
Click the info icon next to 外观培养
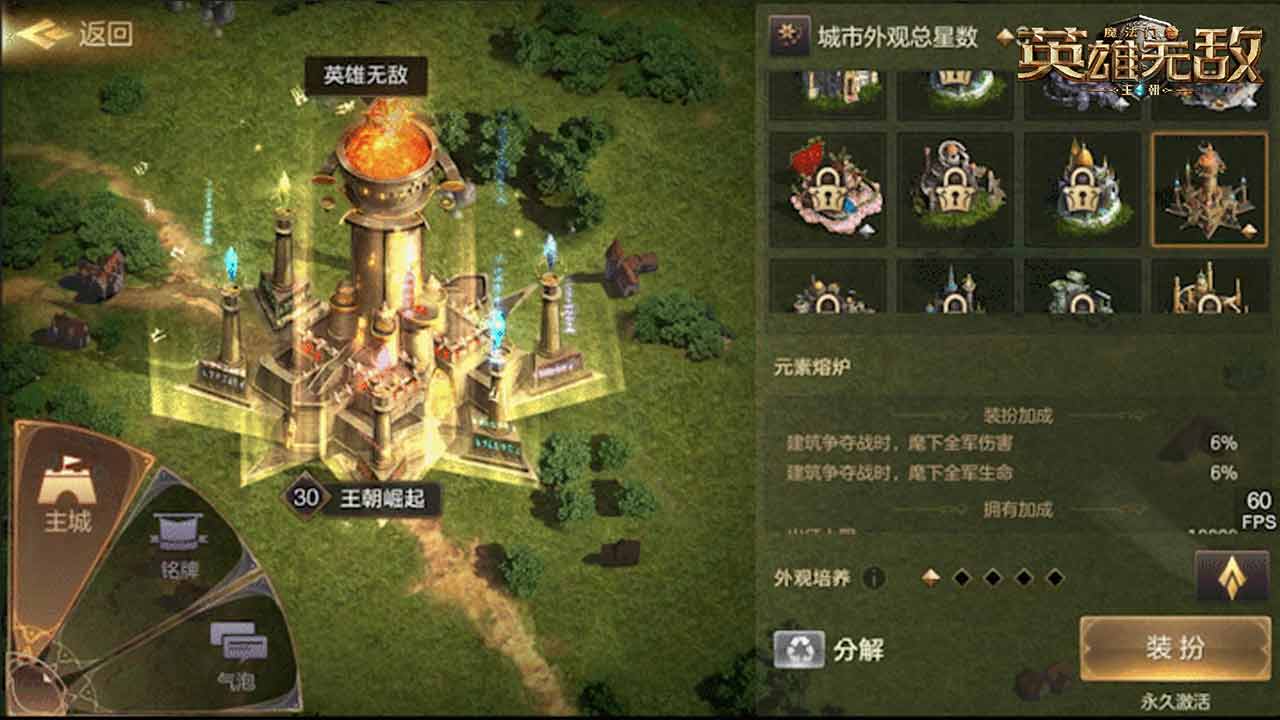pos(872,576)
